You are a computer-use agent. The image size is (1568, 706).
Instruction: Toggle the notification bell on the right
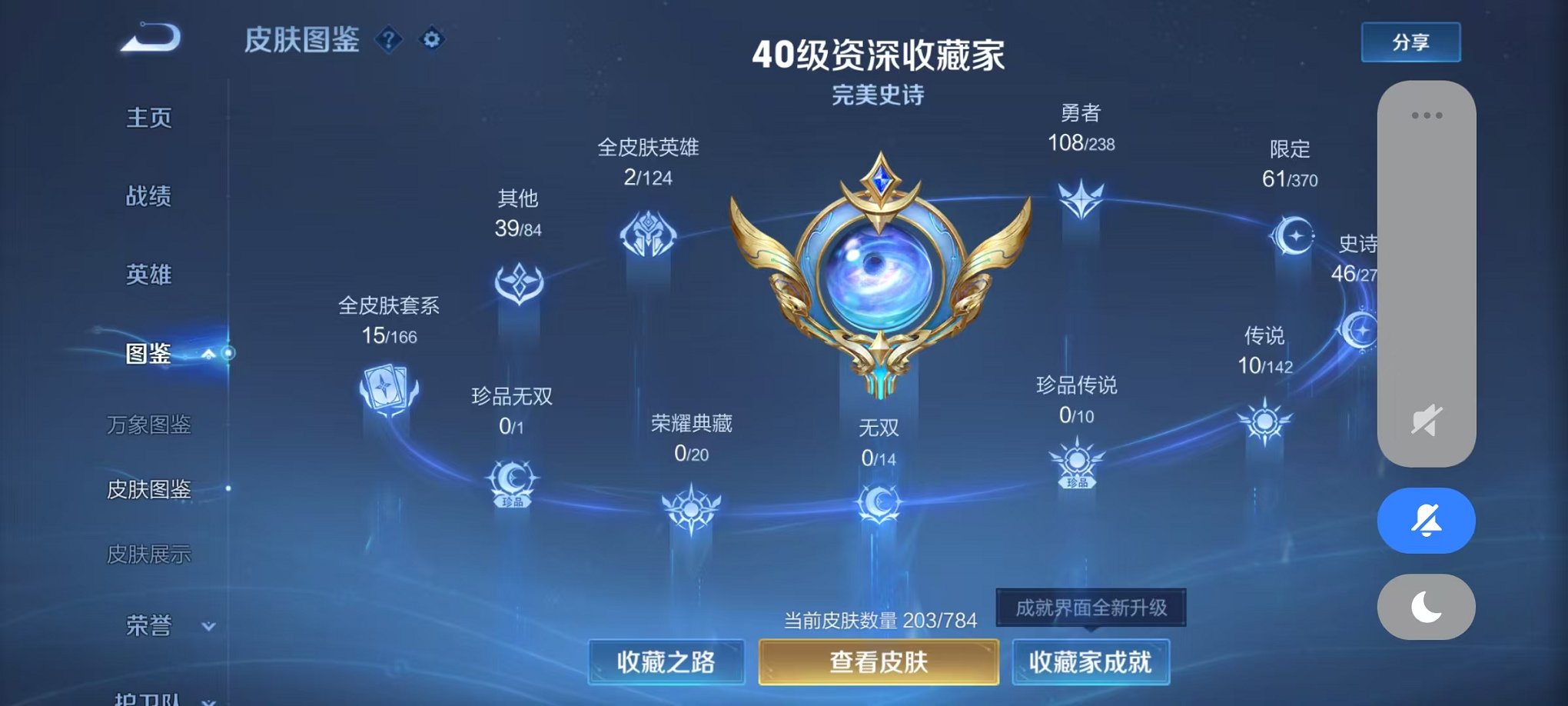[x=1425, y=521]
